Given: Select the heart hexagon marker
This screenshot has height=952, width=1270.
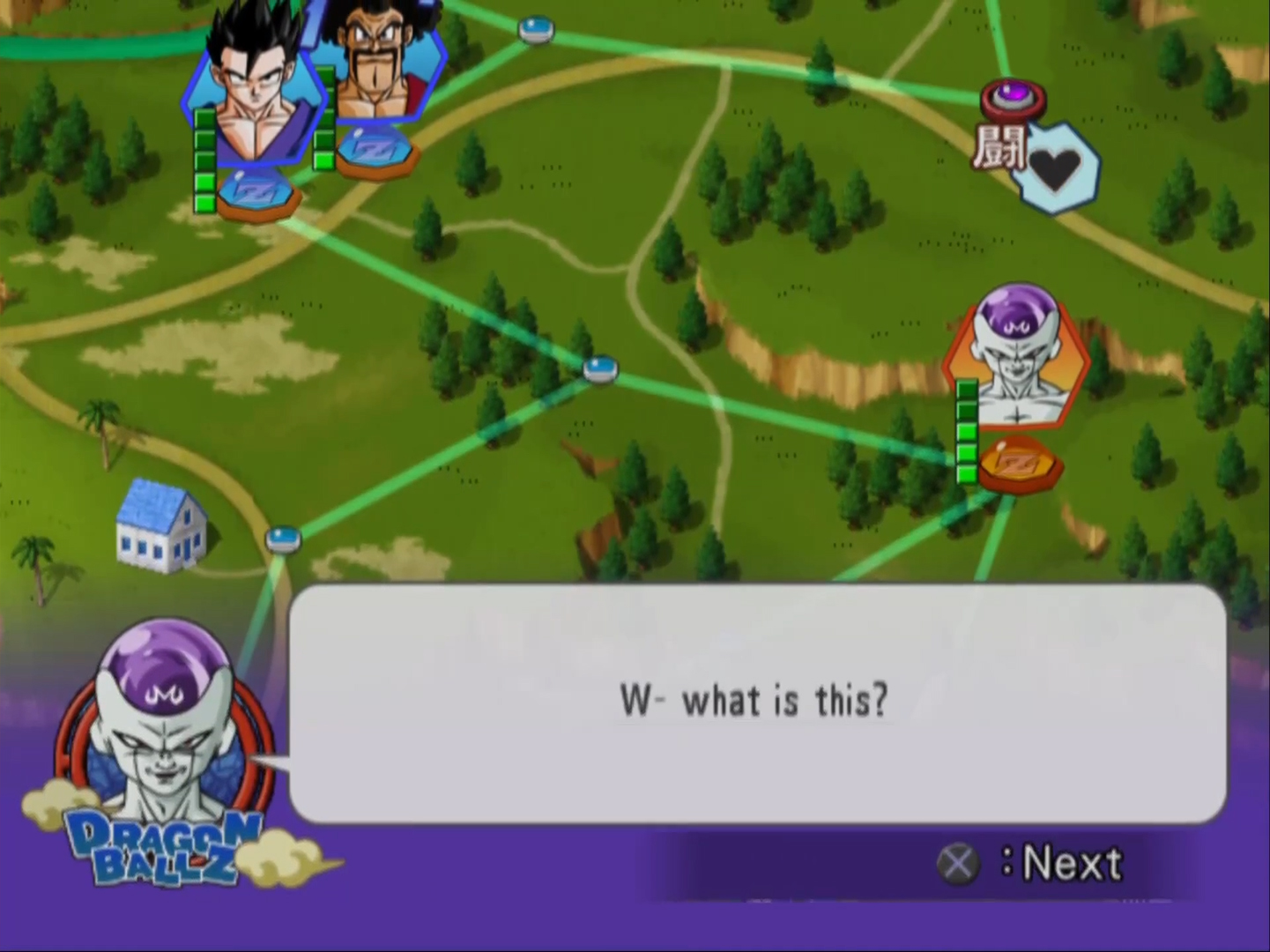Looking at the screenshot, I should pos(1055,168).
